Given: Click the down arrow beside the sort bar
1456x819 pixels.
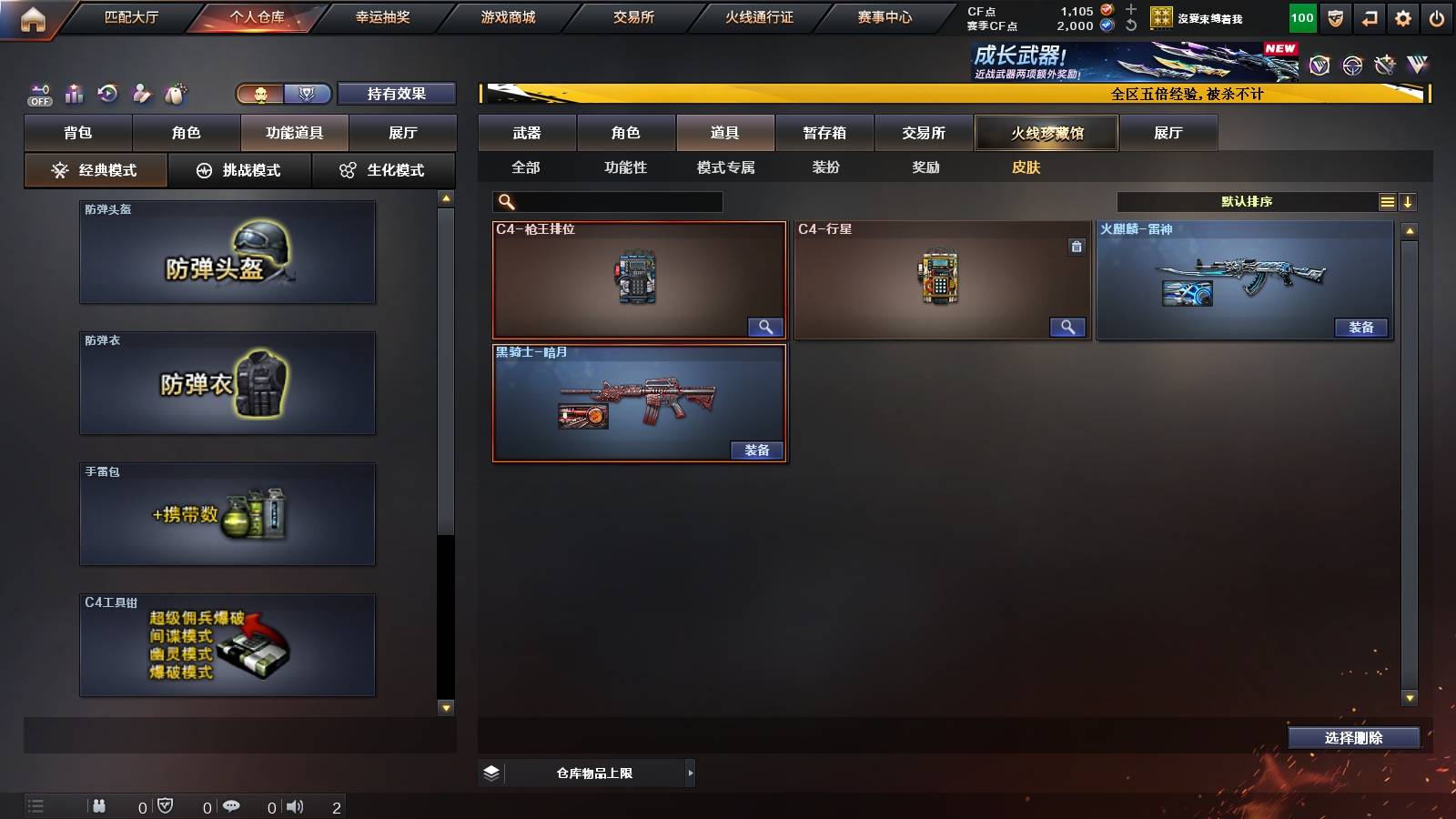Looking at the screenshot, I should [1409, 201].
